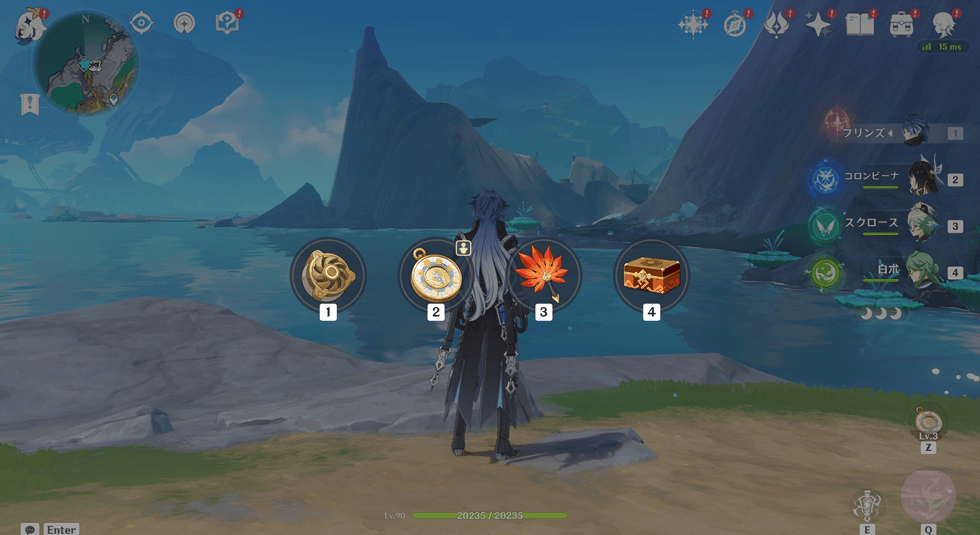Open the adventurer handbook
Image resolution: width=980 pixels, height=535 pixels.
pyautogui.click(x=860, y=25)
